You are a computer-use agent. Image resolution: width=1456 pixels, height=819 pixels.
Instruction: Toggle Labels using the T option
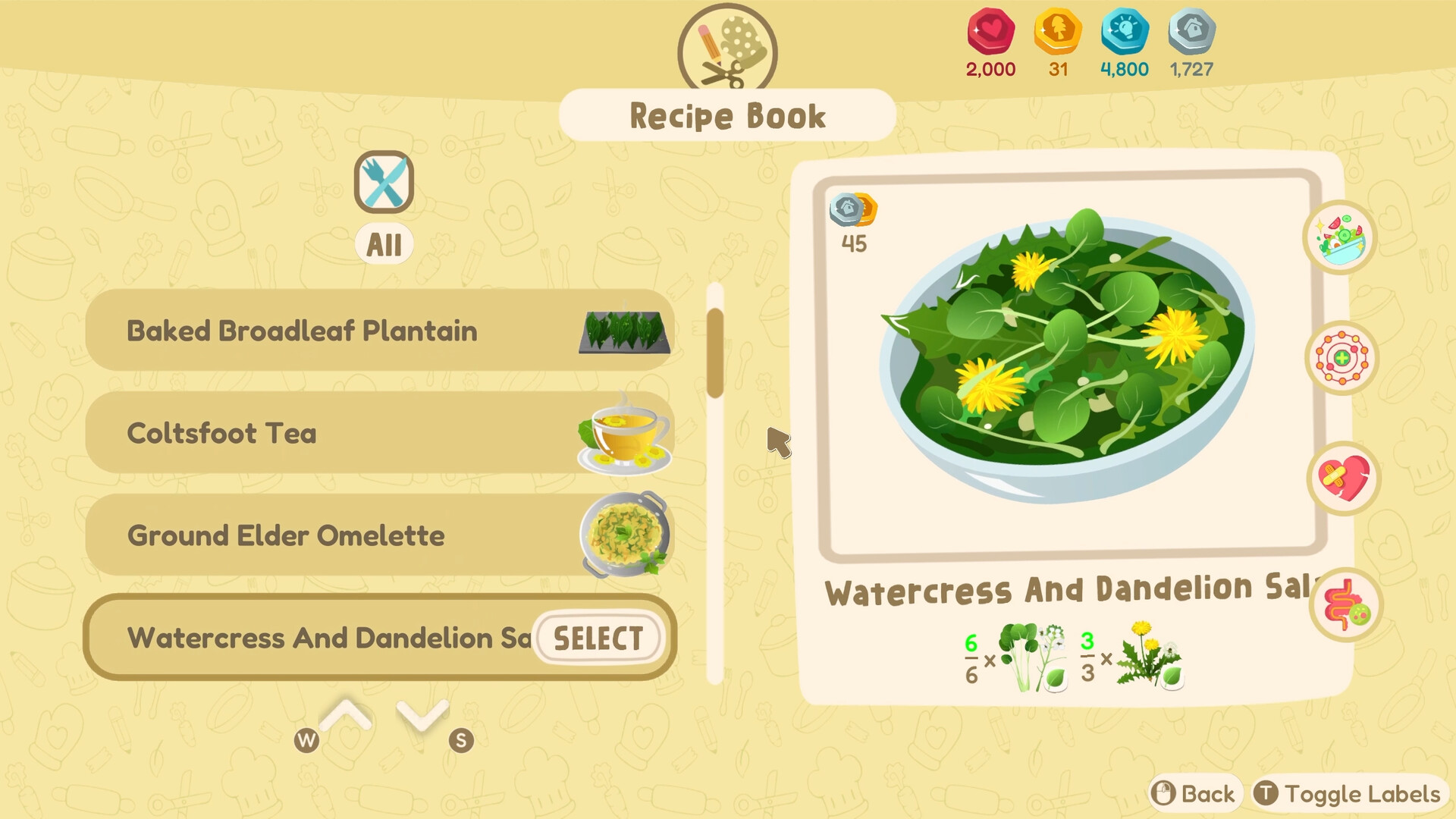[1348, 793]
